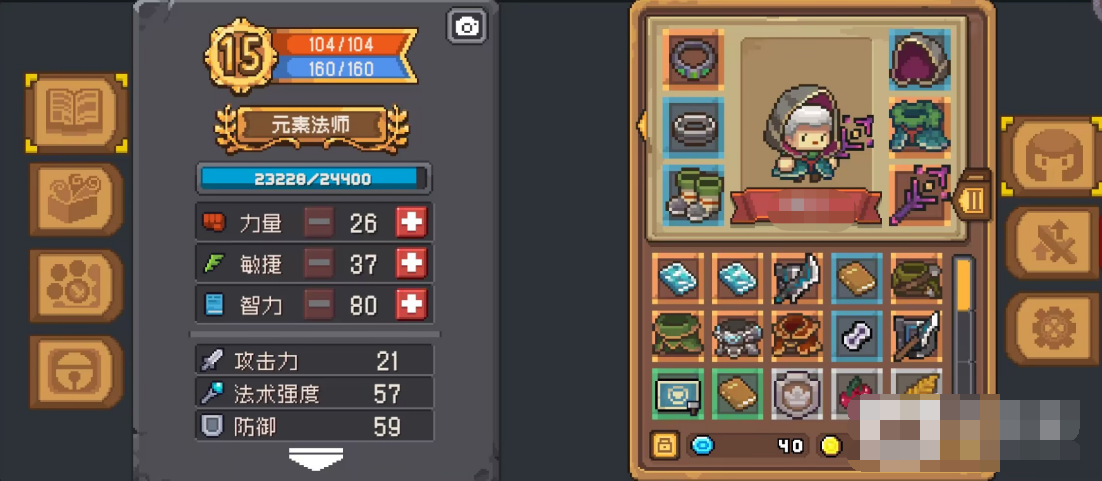Screen dimensions: 1102x481
Task: Choose the equipped boots slot
Action: [x=692, y=195]
